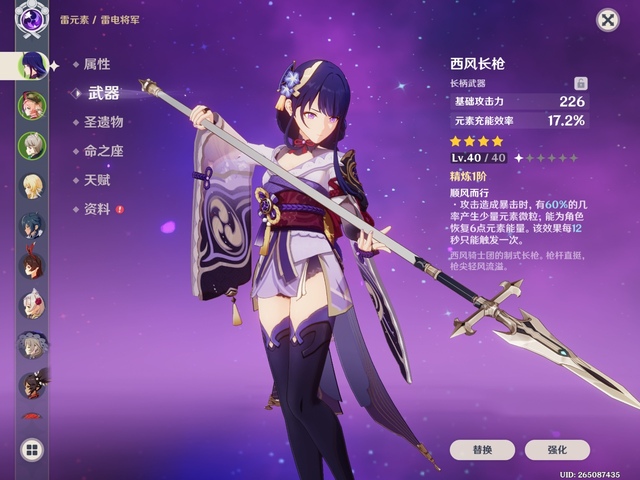
Task: Show the 天赋 talents page
Action: pyautogui.click(x=97, y=180)
